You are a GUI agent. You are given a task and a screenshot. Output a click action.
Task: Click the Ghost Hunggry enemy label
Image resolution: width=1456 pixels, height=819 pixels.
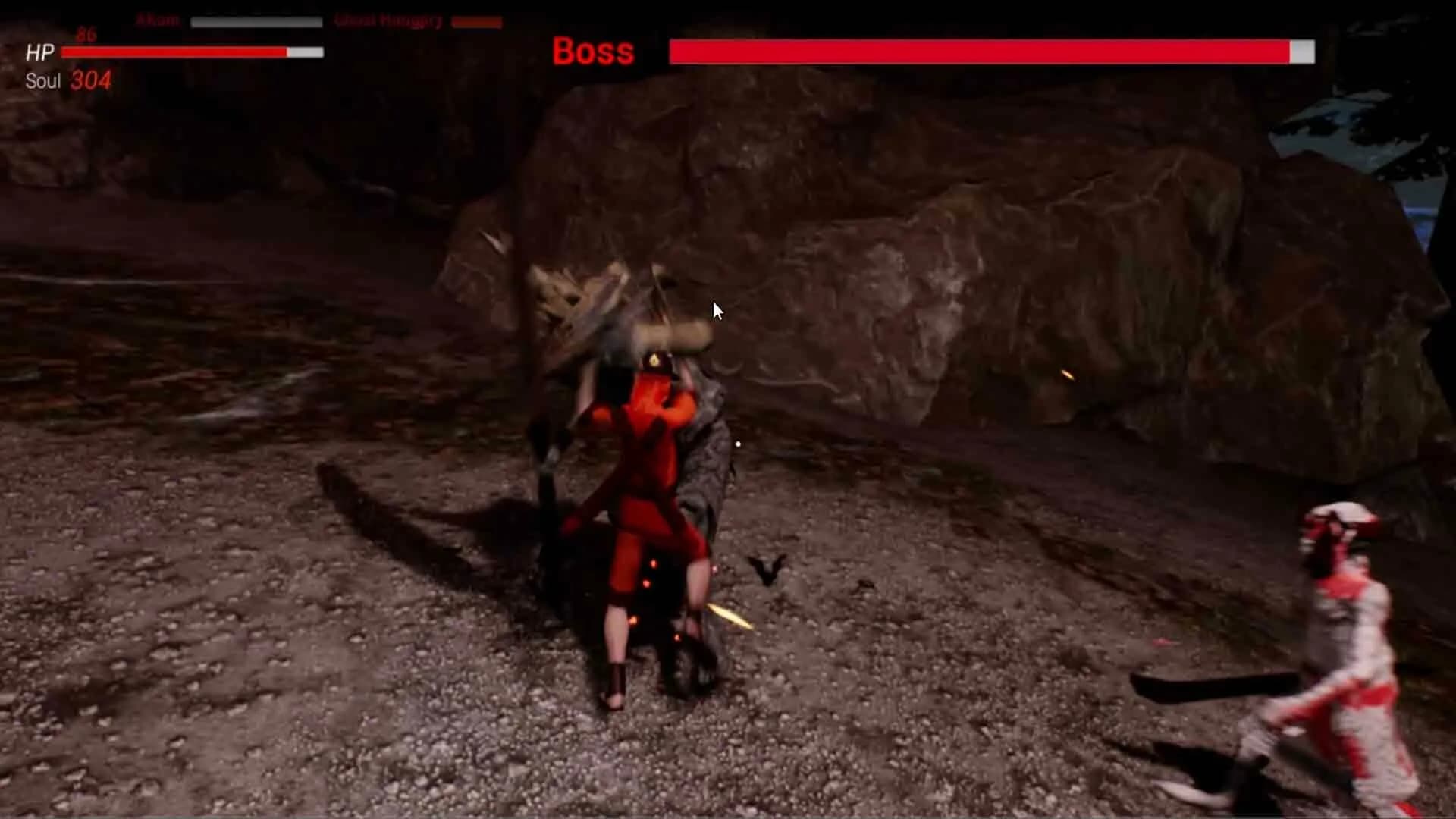pos(389,20)
